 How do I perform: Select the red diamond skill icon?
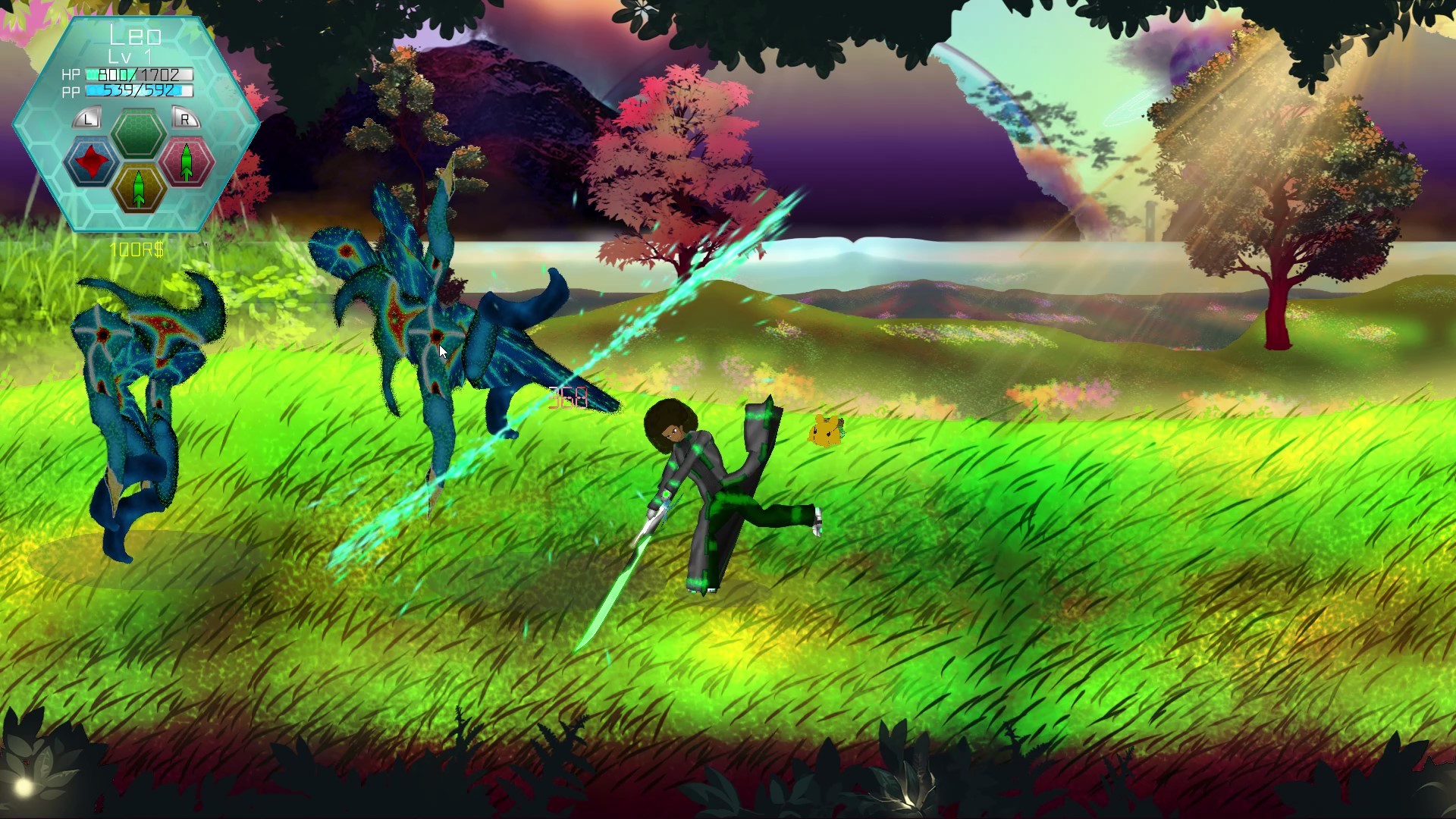91,160
